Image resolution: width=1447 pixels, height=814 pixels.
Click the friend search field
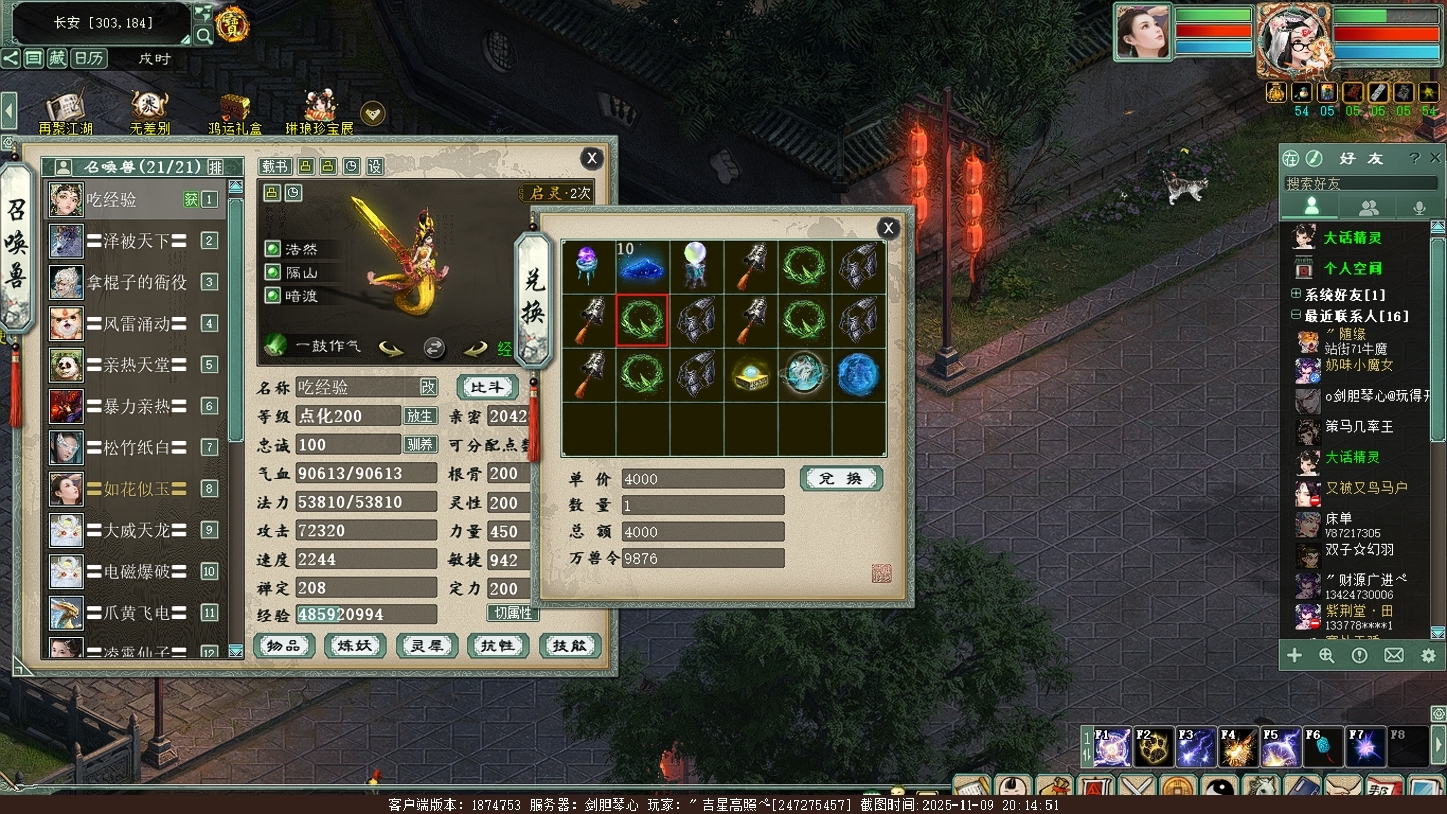1360,183
